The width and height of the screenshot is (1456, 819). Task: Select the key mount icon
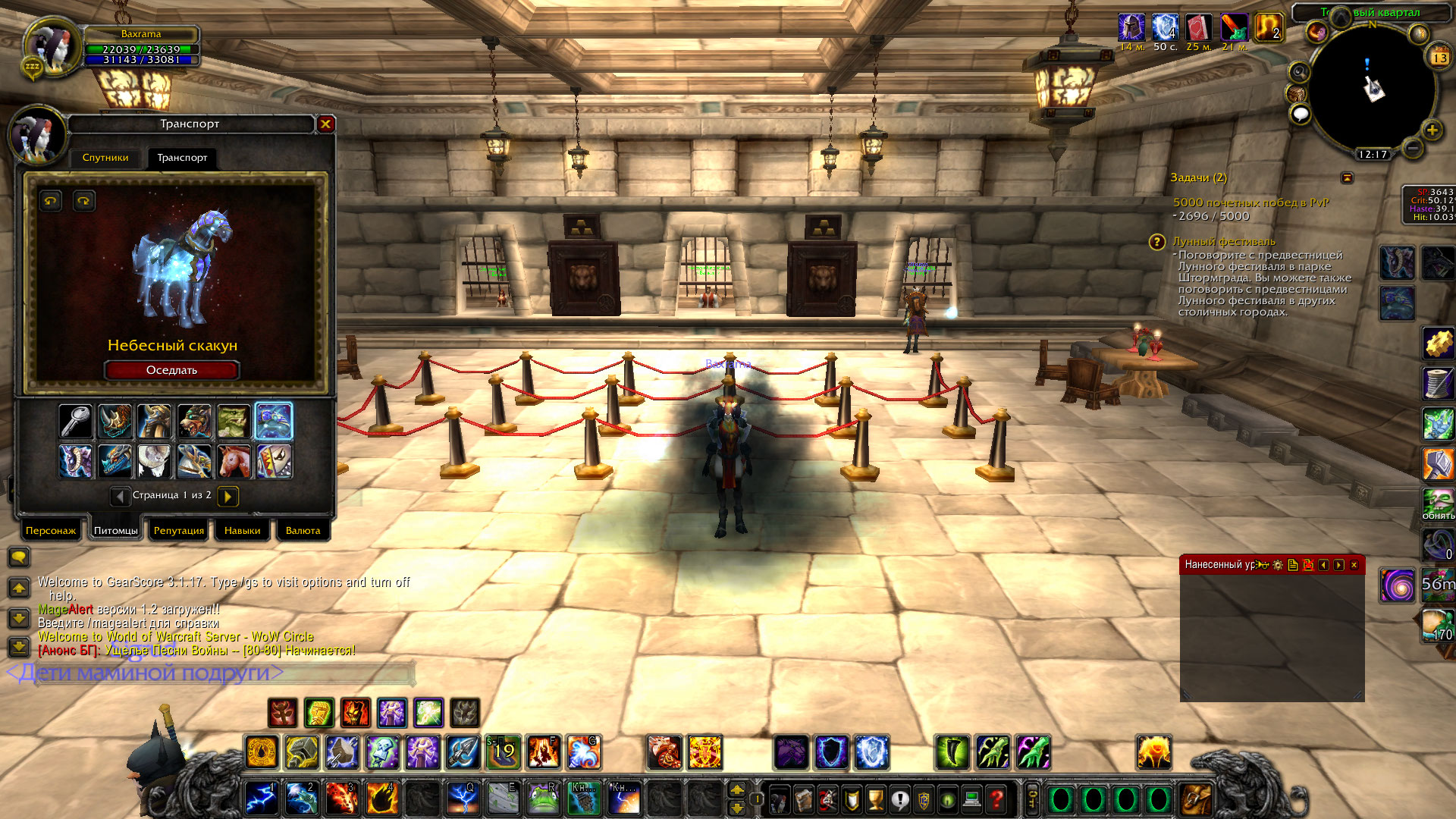tap(76, 422)
